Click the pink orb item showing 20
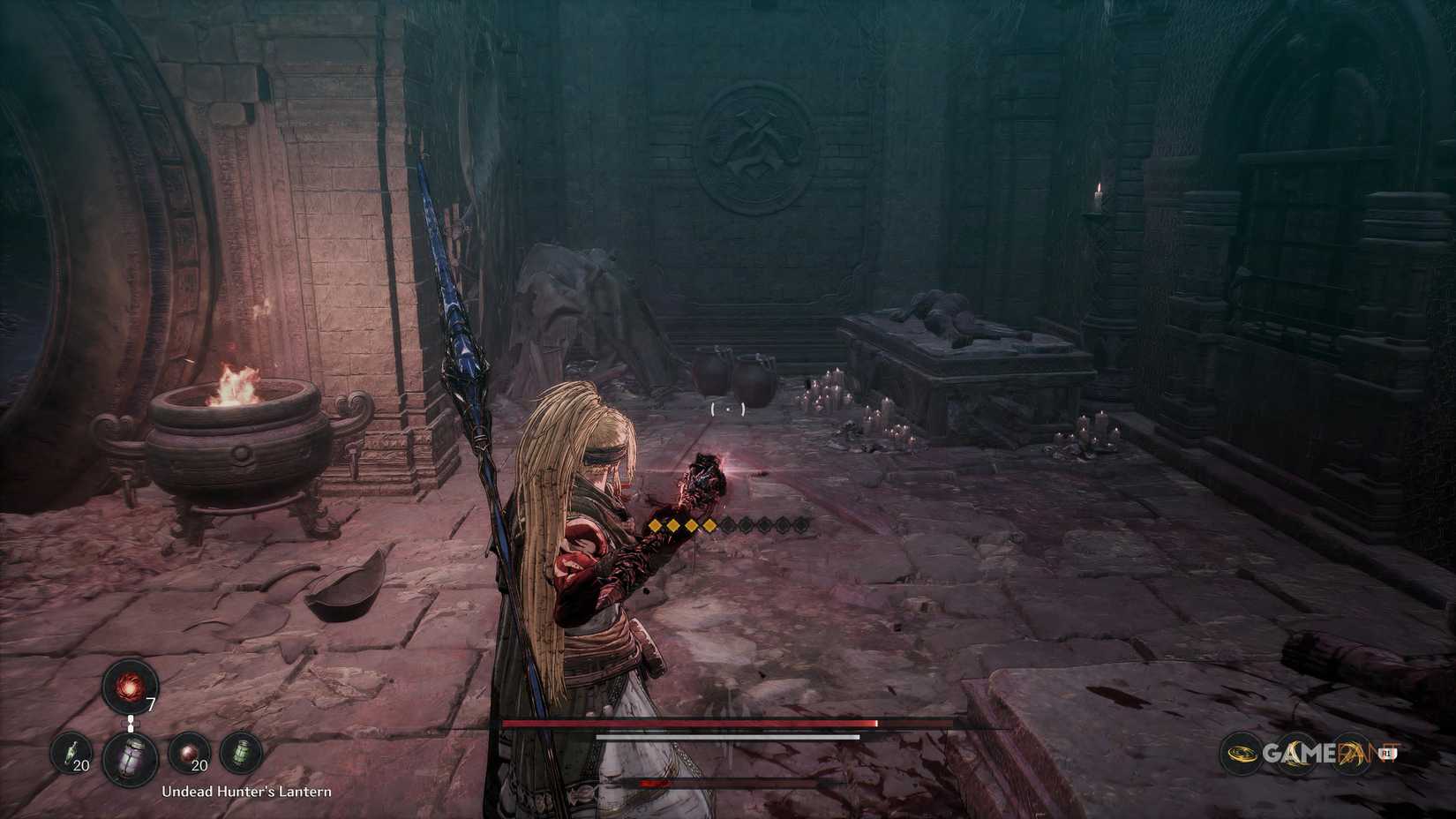Viewport: 1456px width, 819px height. [x=190, y=751]
